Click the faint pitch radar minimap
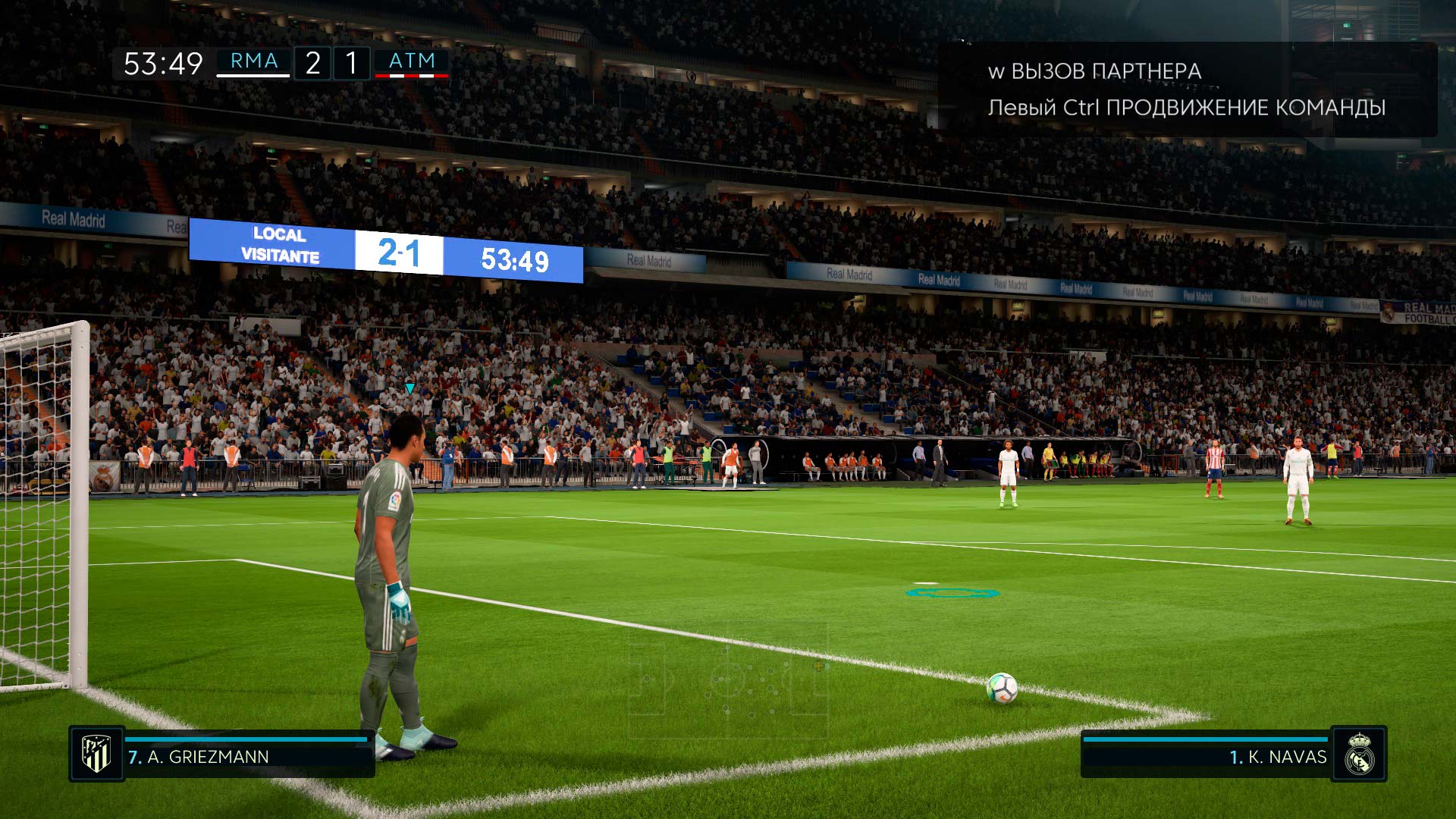 726,677
